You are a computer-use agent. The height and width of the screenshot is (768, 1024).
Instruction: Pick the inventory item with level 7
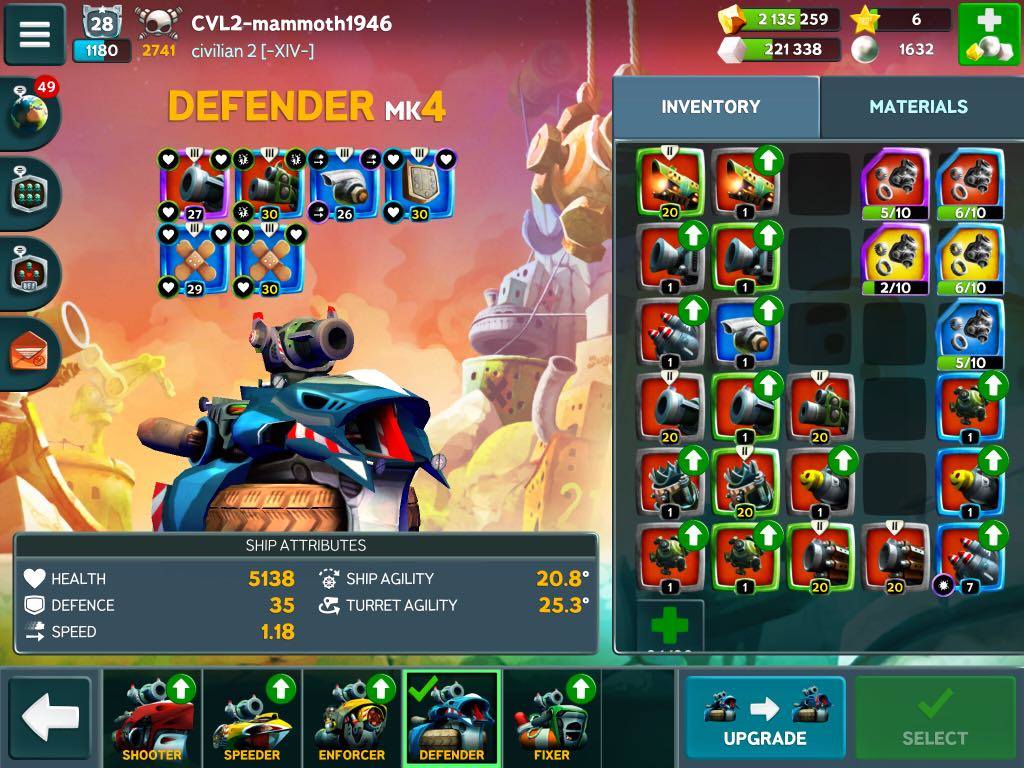tap(969, 558)
